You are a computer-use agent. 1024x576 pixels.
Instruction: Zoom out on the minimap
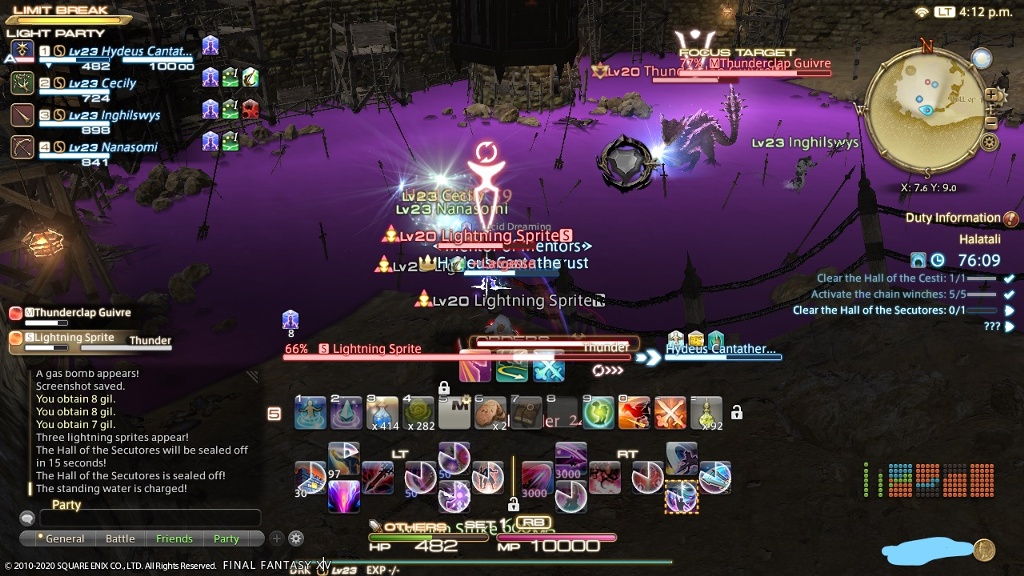click(x=991, y=121)
